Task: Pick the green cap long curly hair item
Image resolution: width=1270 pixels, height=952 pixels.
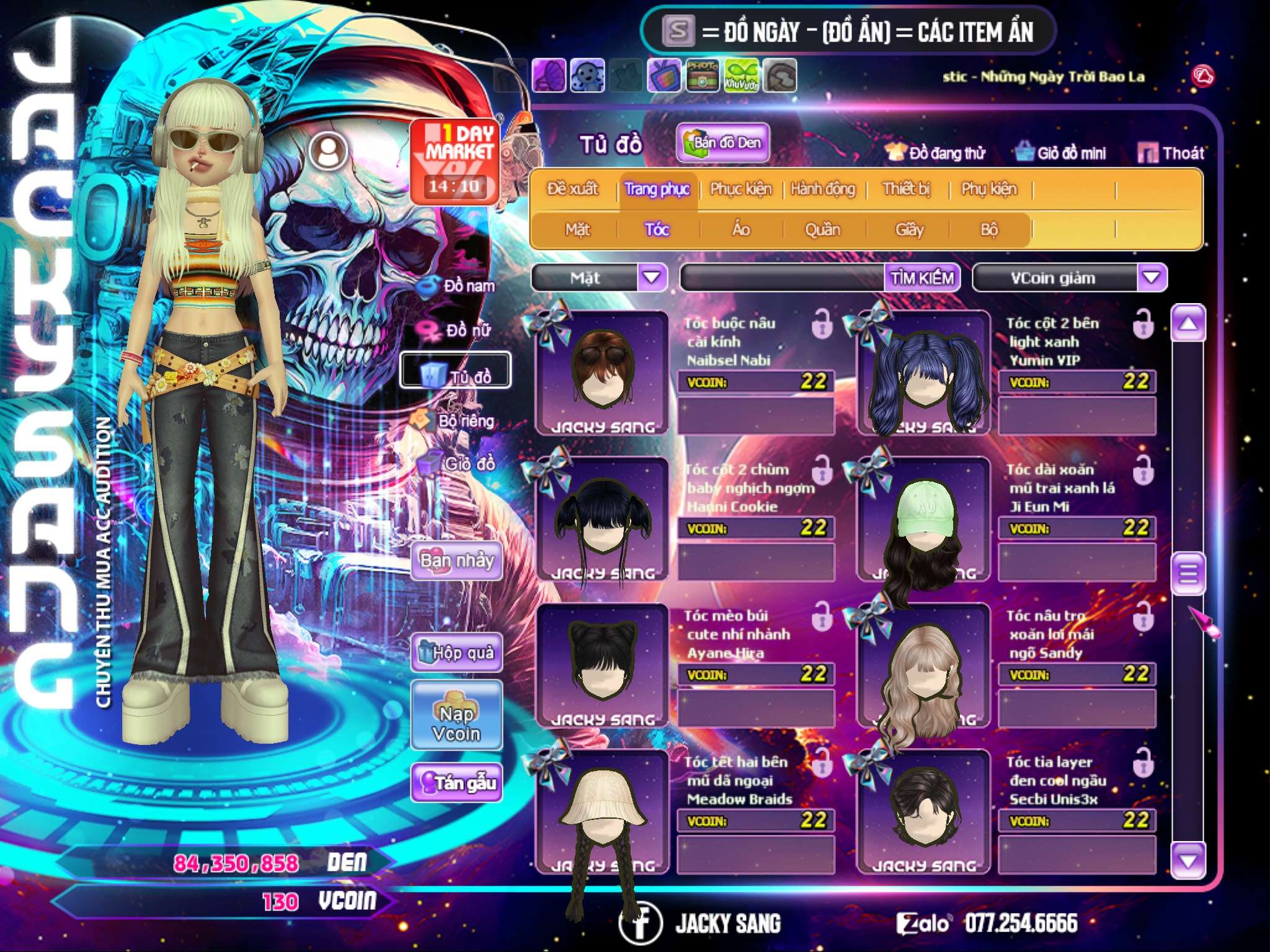Action: coord(924,521)
